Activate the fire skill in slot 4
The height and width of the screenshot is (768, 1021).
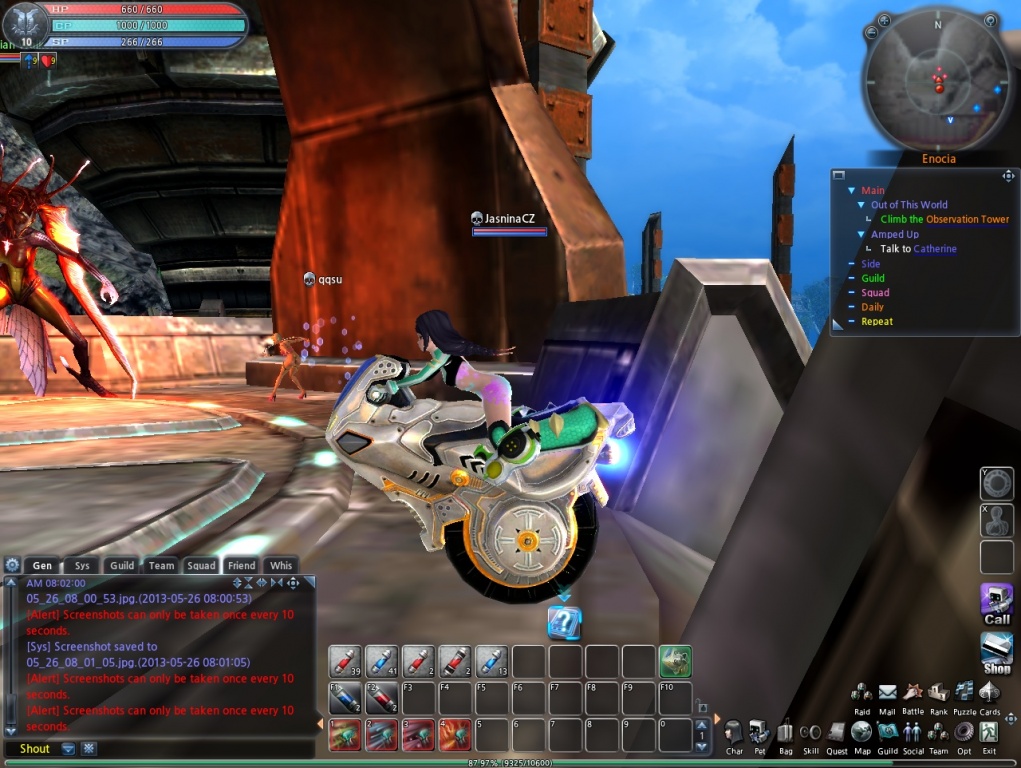click(455, 735)
